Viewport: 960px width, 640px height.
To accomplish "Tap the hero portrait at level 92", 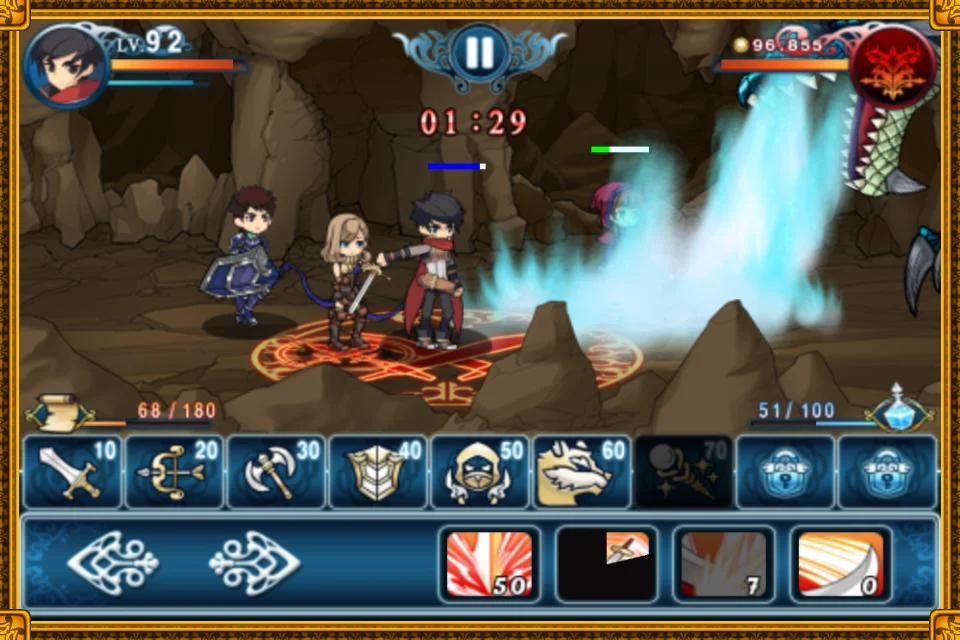I will coord(66,66).
